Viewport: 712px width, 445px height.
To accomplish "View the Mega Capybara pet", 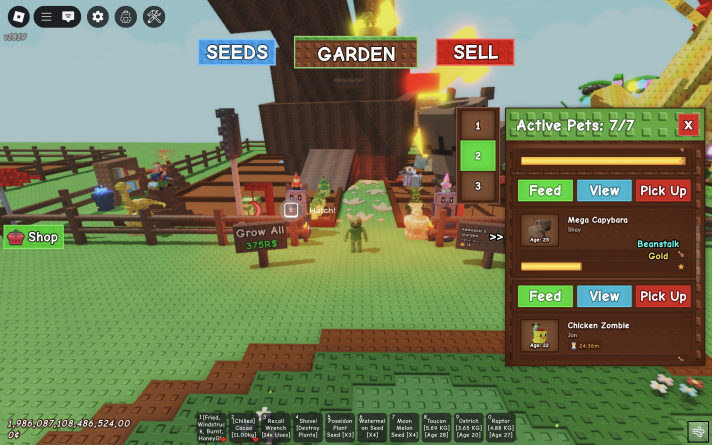I will [x=604, y=296].
